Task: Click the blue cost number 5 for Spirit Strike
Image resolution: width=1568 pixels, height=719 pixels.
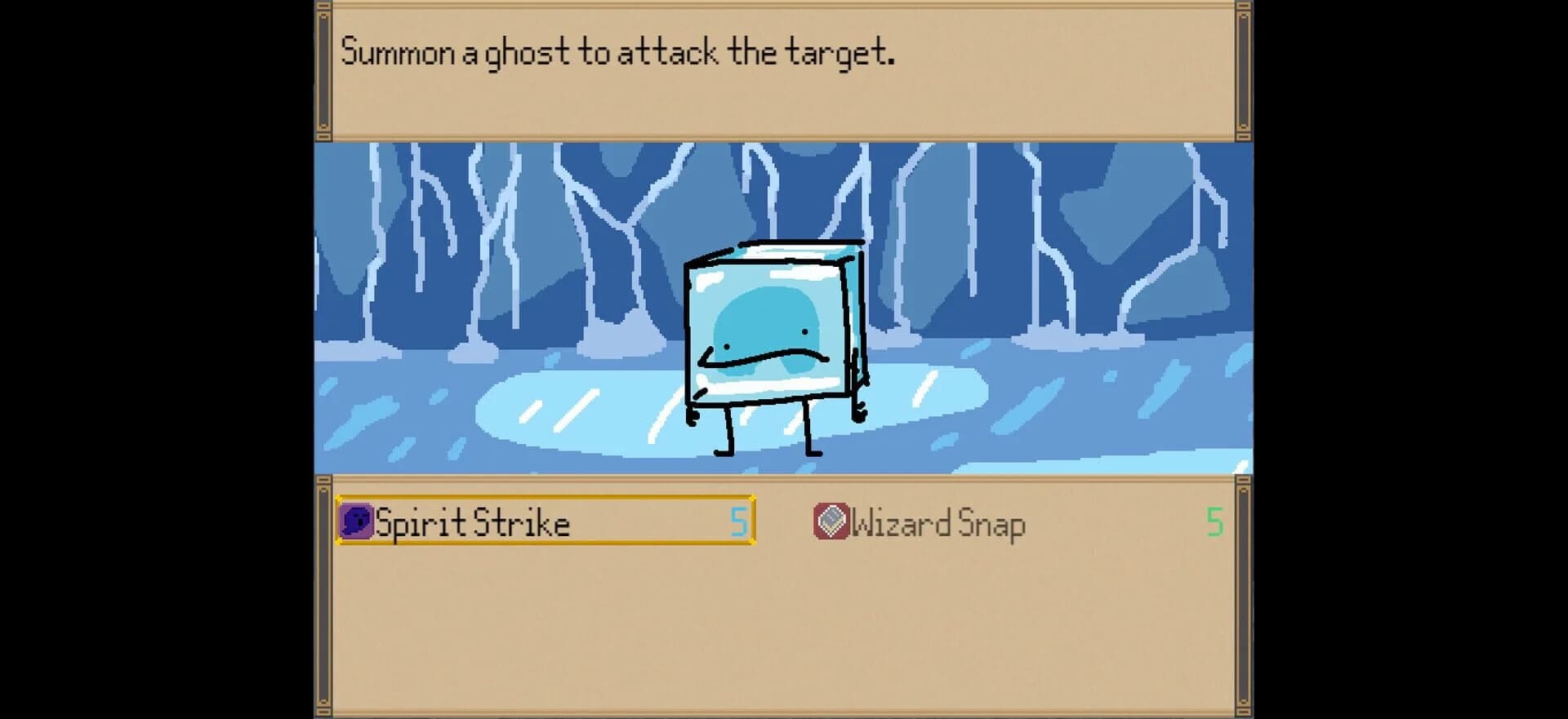Action: 737,523
